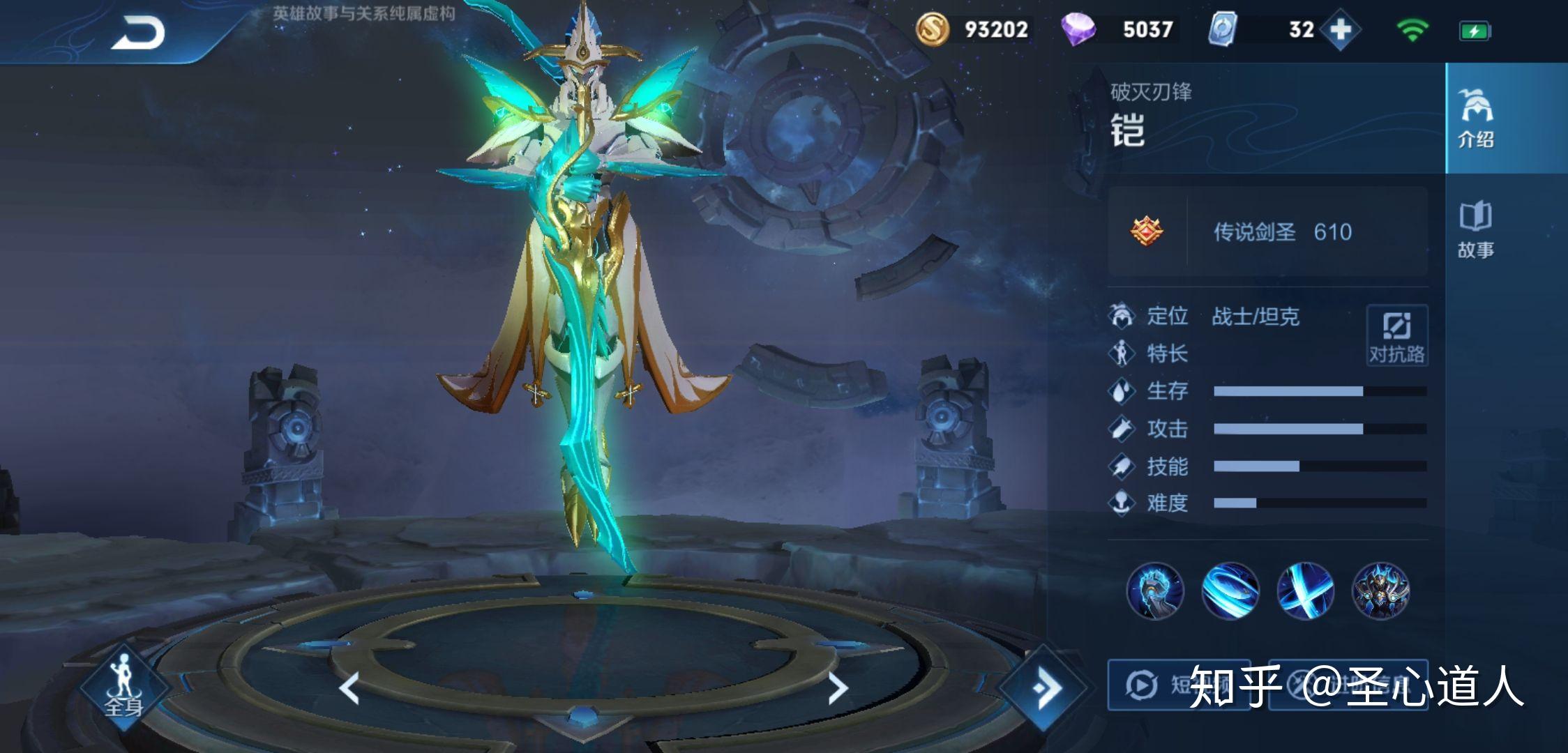Play the short video preview

click(x=1179, y=685)
